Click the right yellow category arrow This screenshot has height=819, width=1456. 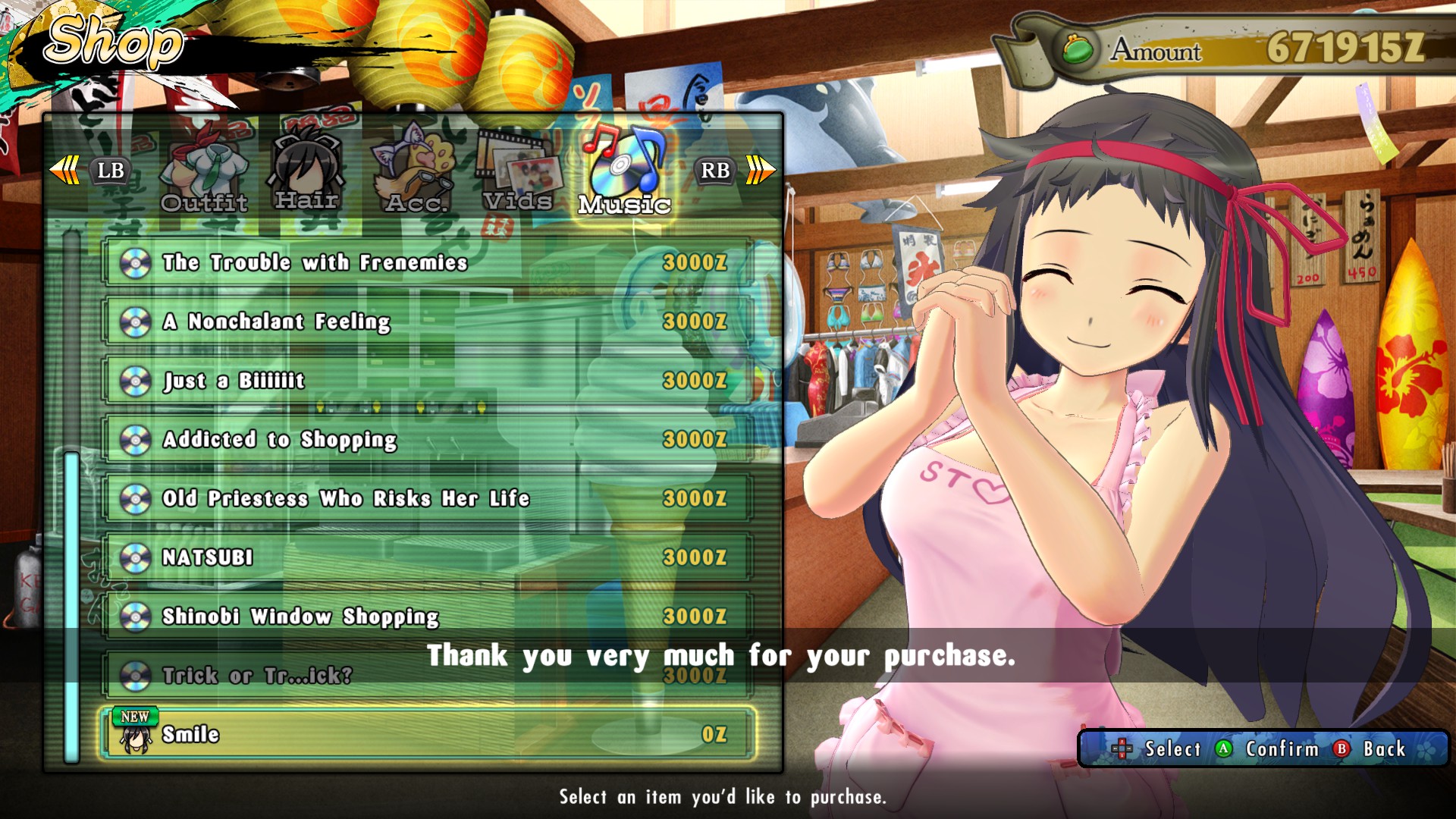point(760,170)
